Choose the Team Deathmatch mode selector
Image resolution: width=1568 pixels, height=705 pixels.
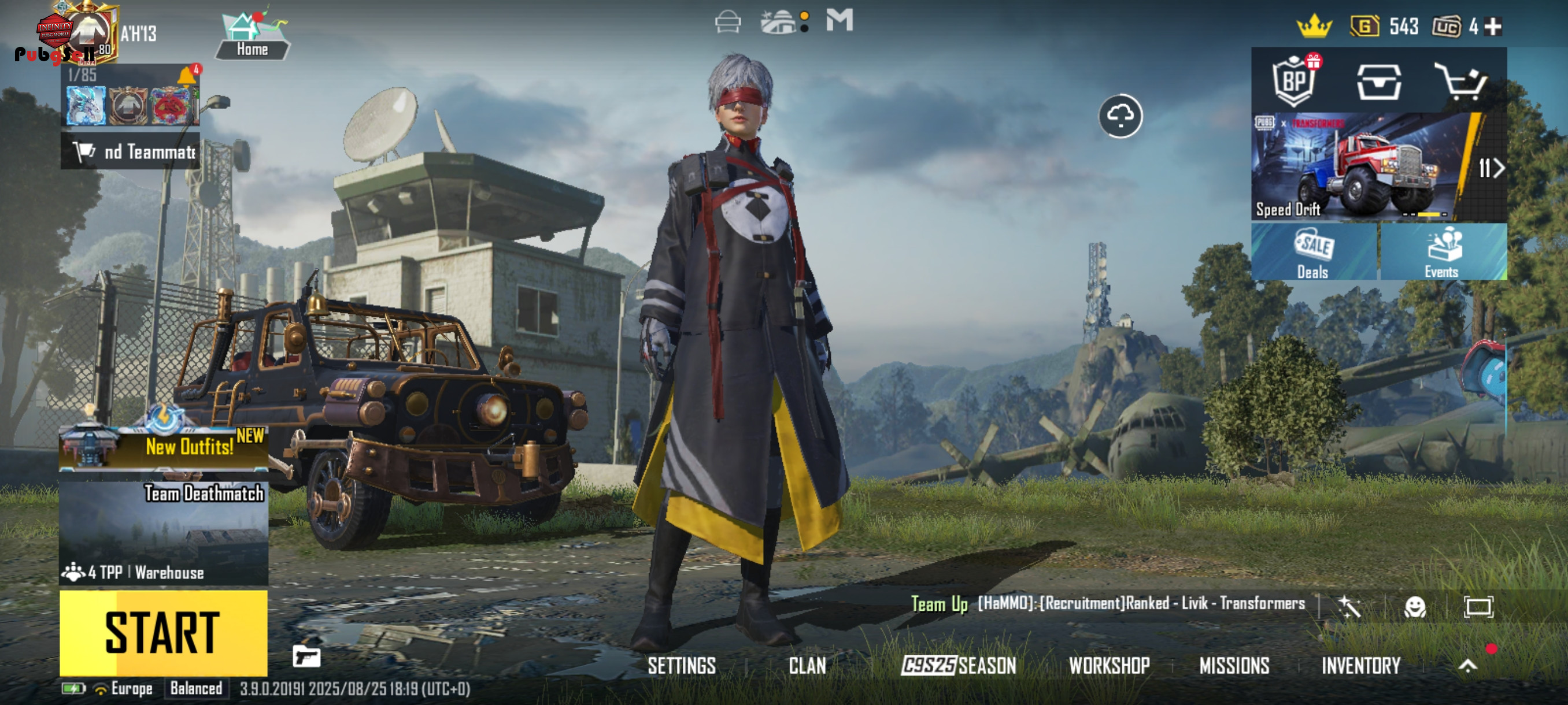point(163,532)
